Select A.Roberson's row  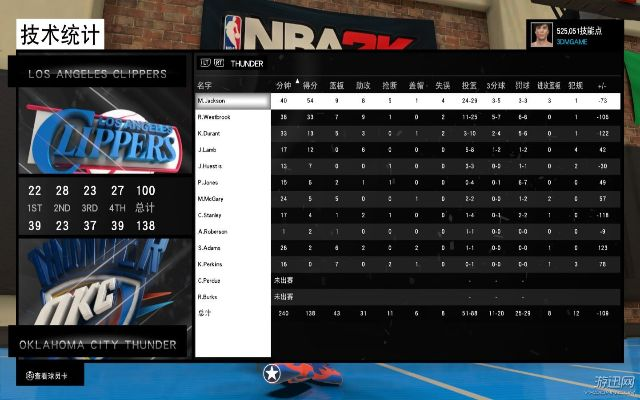coord(232,232)
